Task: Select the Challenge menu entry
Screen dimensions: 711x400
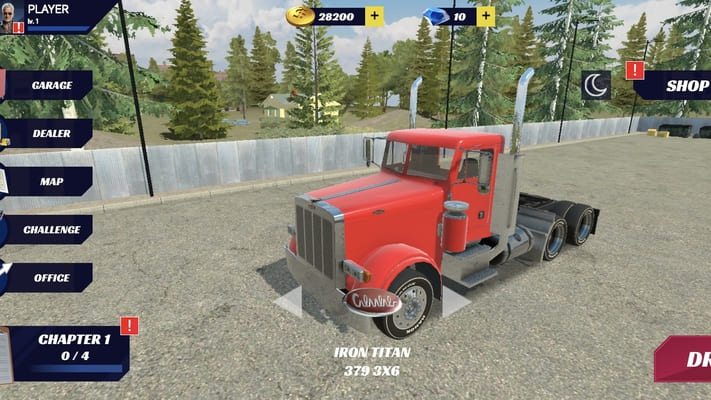Action: (x=50, y=229)
